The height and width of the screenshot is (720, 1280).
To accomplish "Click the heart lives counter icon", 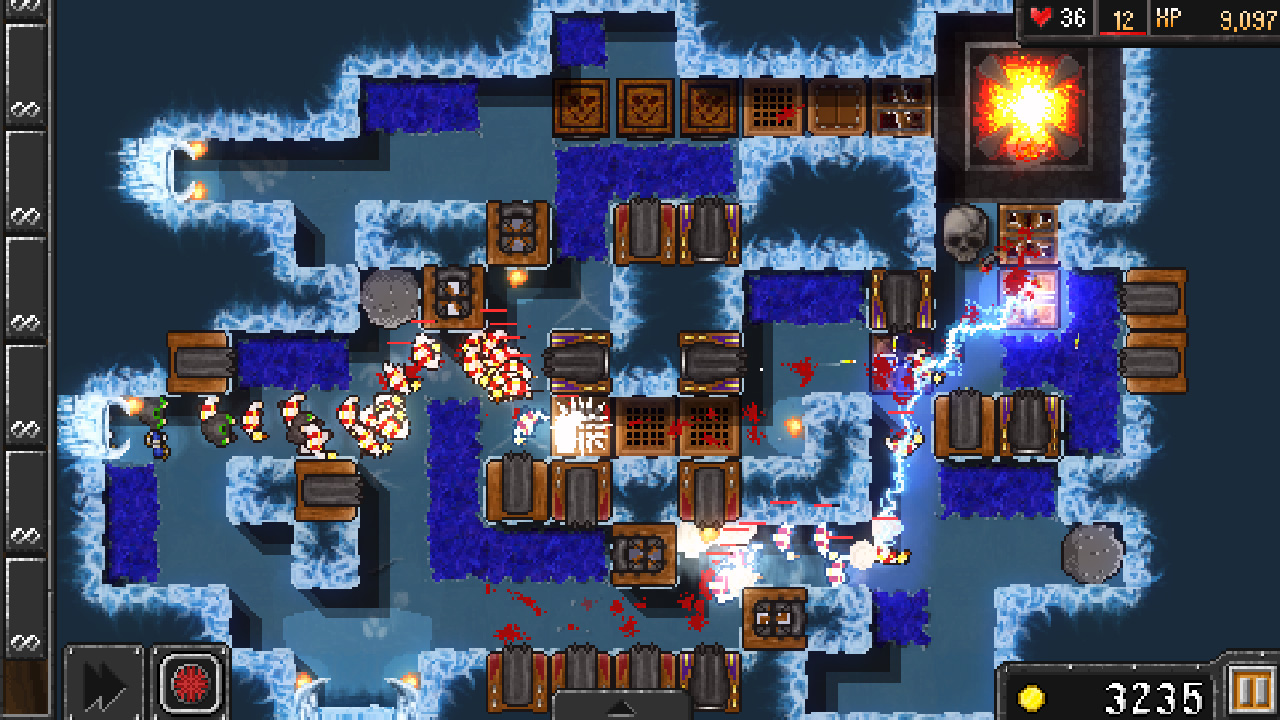I will click(x=1042, y=15).
